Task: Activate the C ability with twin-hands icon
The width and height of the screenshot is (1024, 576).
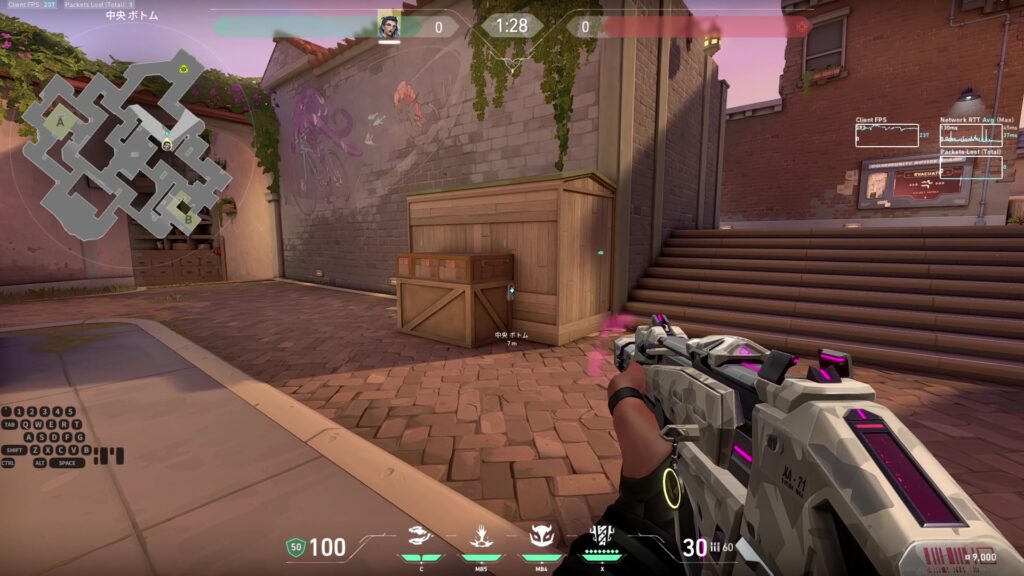Action: tap(421, 540)
